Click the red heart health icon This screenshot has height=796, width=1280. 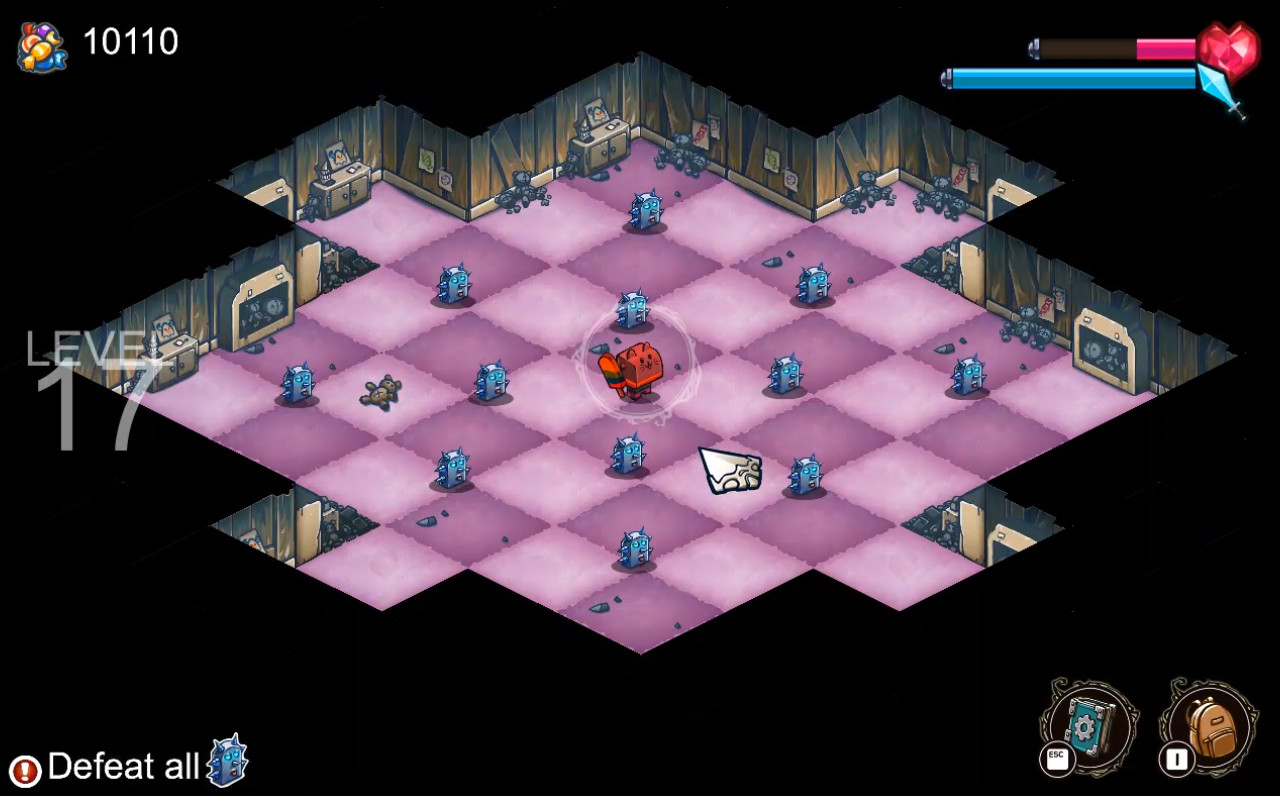(1229, 50)
